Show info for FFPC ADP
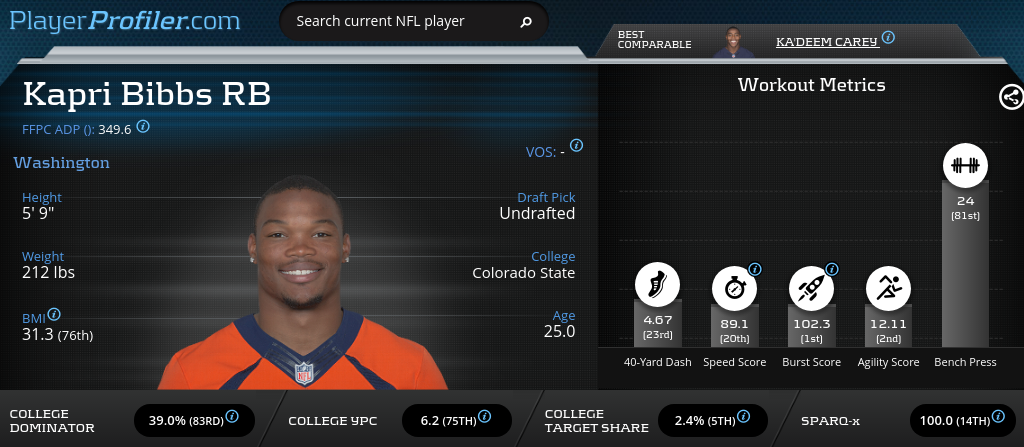Image resolution: width=1024 pixels, height=447 pixels. 143,127
